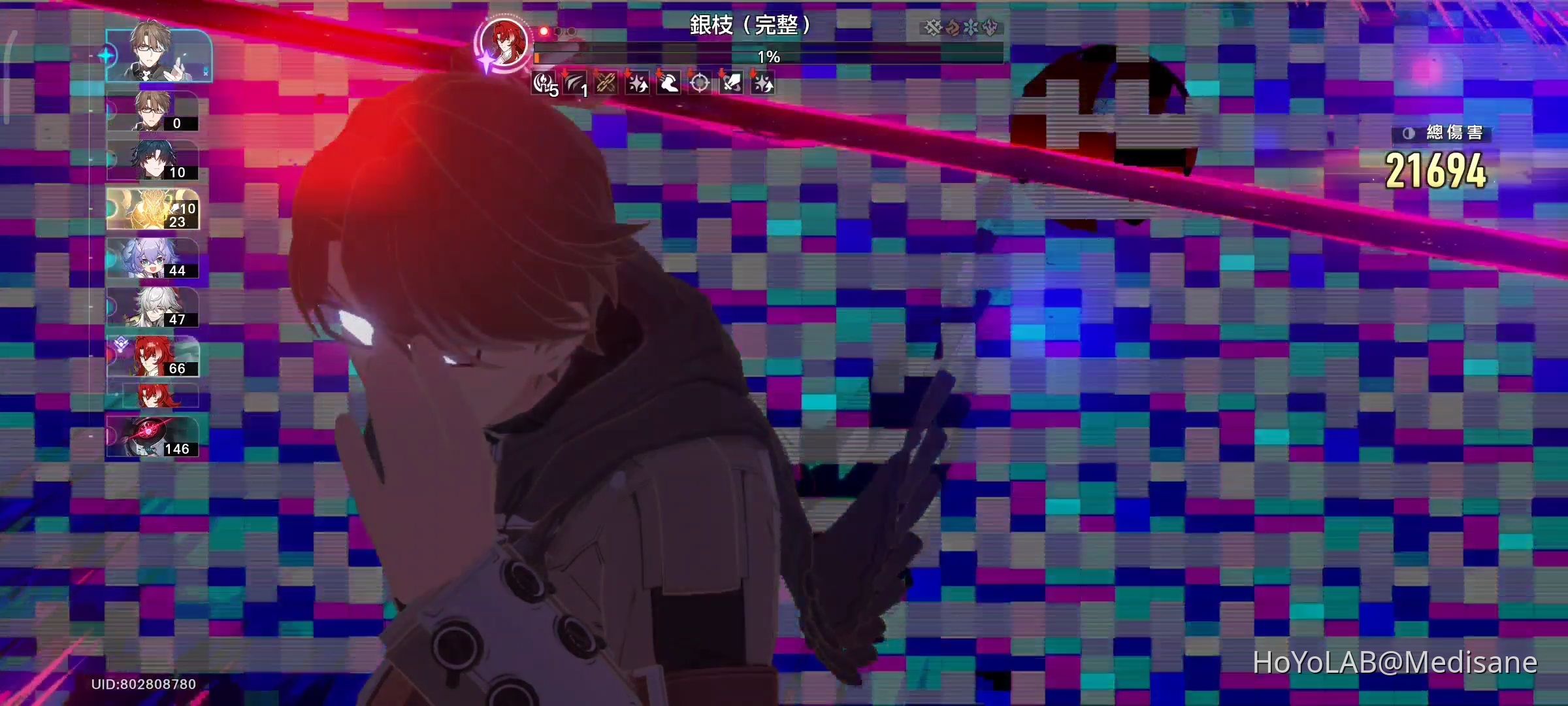
Task: Toggle the highlighted lightning summon portrait showing 23
Action: click(150, 209)
